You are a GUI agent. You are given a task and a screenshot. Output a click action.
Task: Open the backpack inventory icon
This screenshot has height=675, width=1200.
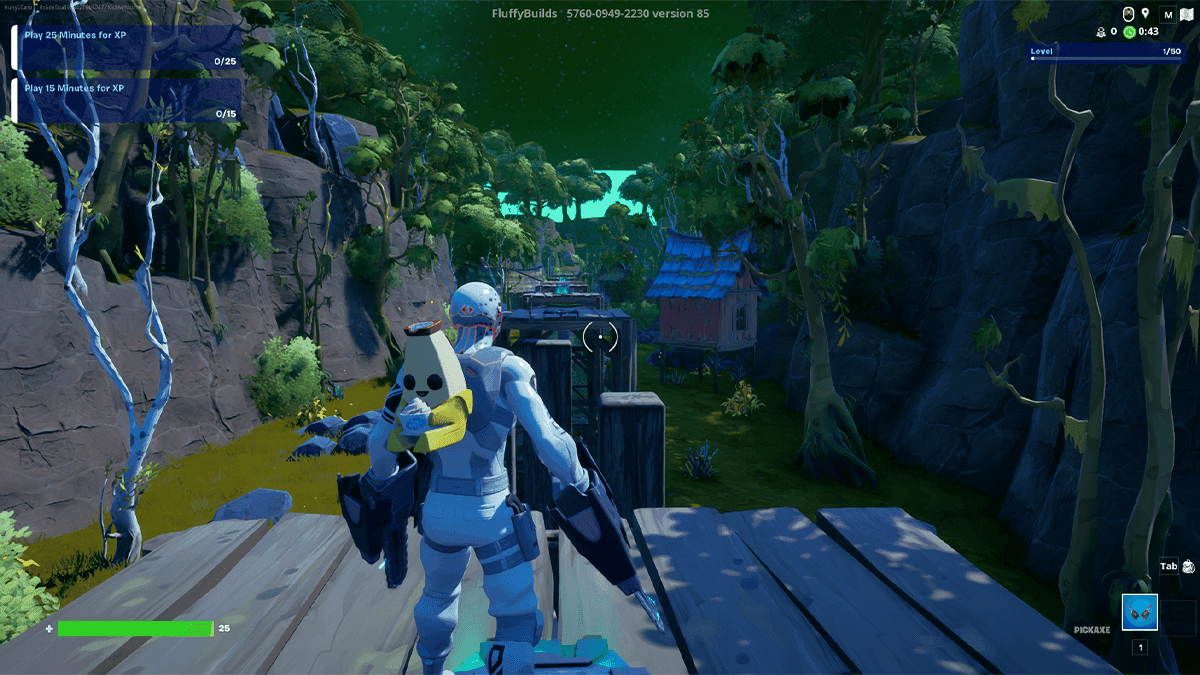[1188, 567]
